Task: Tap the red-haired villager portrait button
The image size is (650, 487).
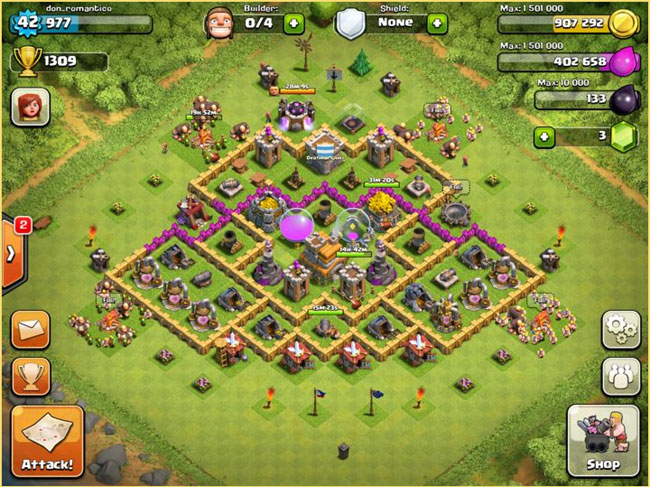Action: click(29, 105)
